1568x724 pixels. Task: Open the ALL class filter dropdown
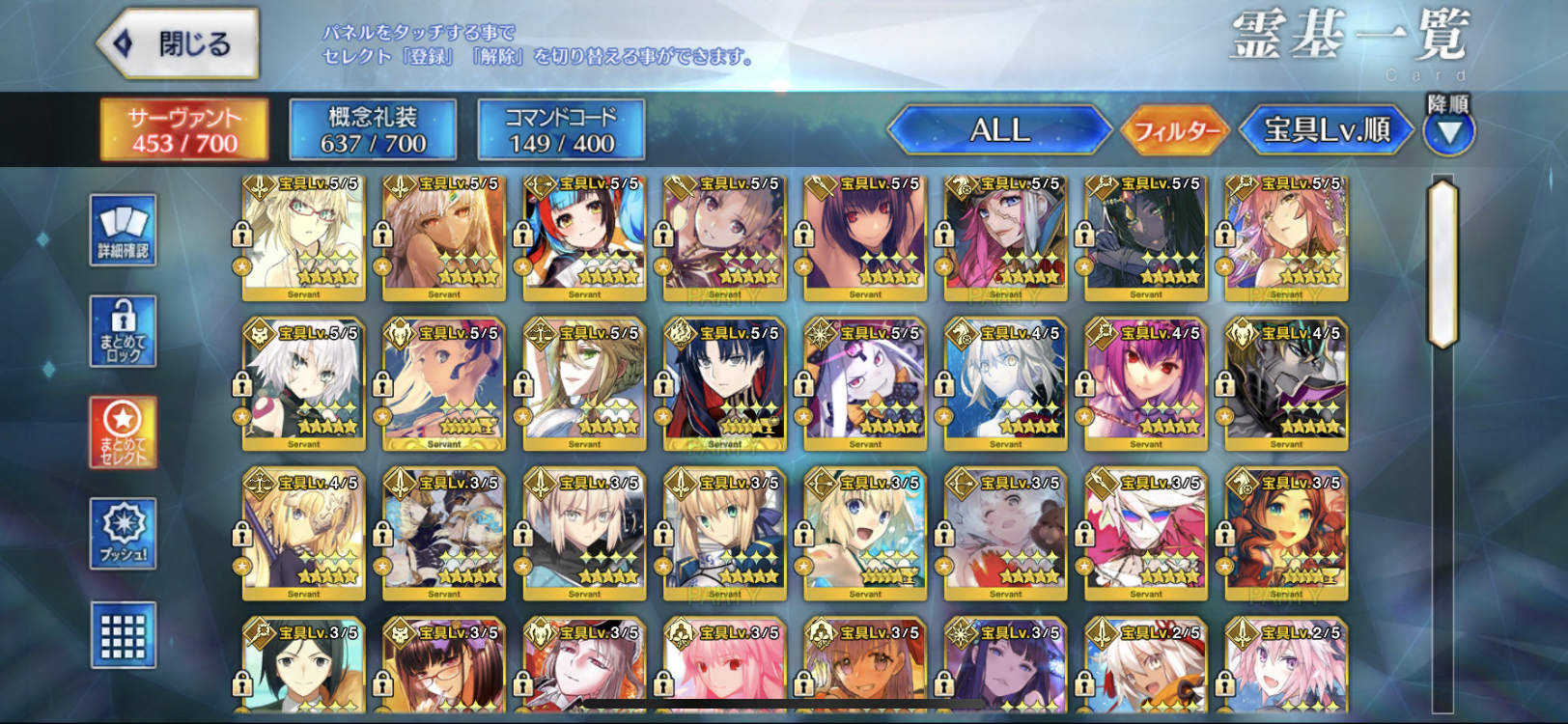tap(1000, 130)
